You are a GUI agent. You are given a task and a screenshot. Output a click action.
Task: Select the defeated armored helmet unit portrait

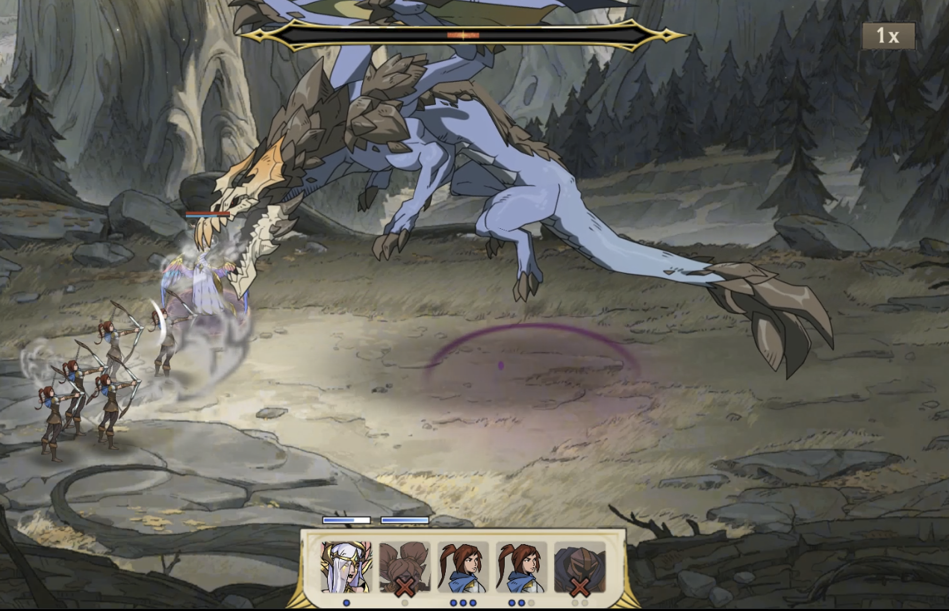(x=580, y=568)
